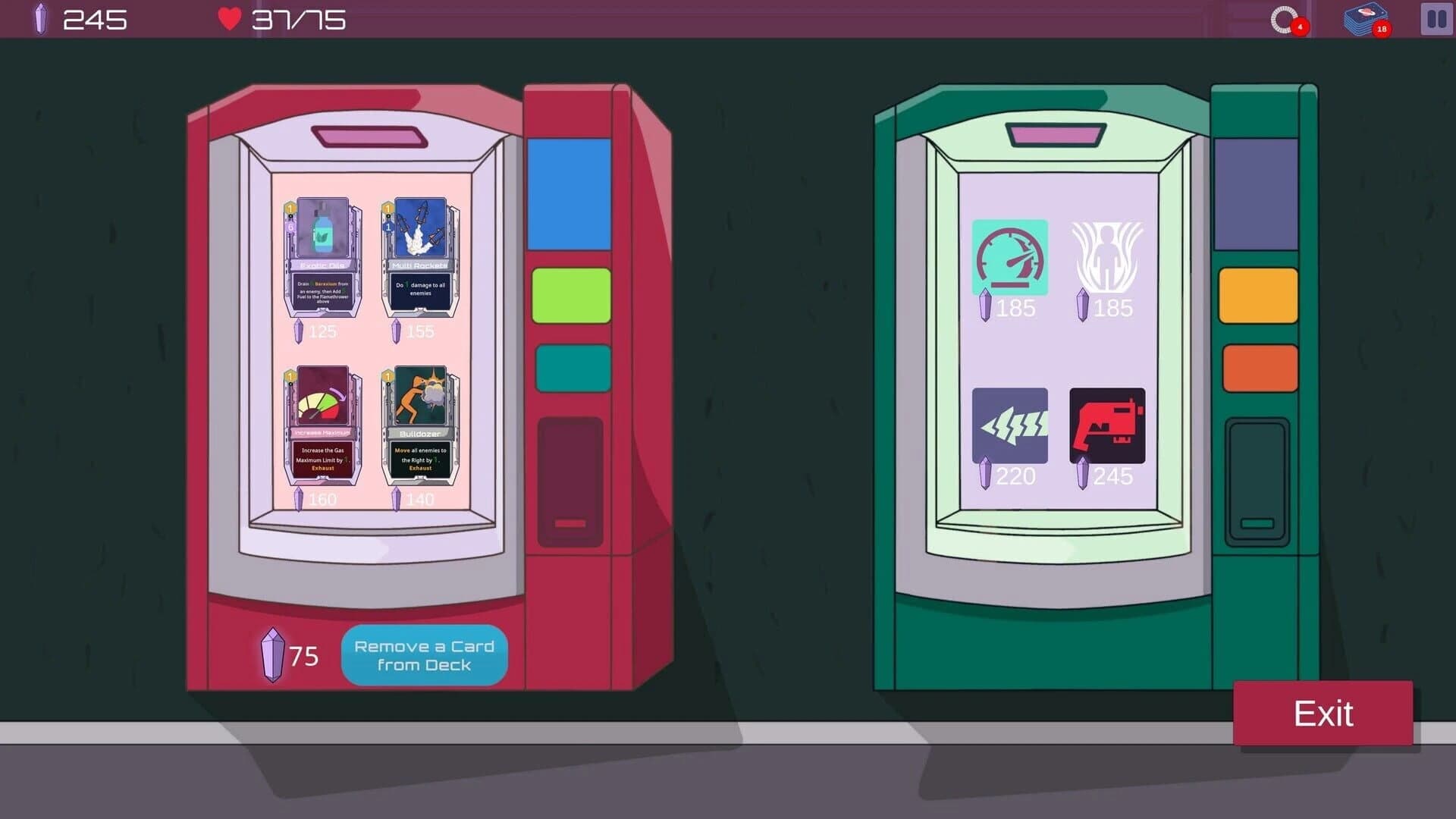Select the white exhaust figure upgrade for 185
The width and height of the screenshot is (1456, 819).
tap(1106, 256)
